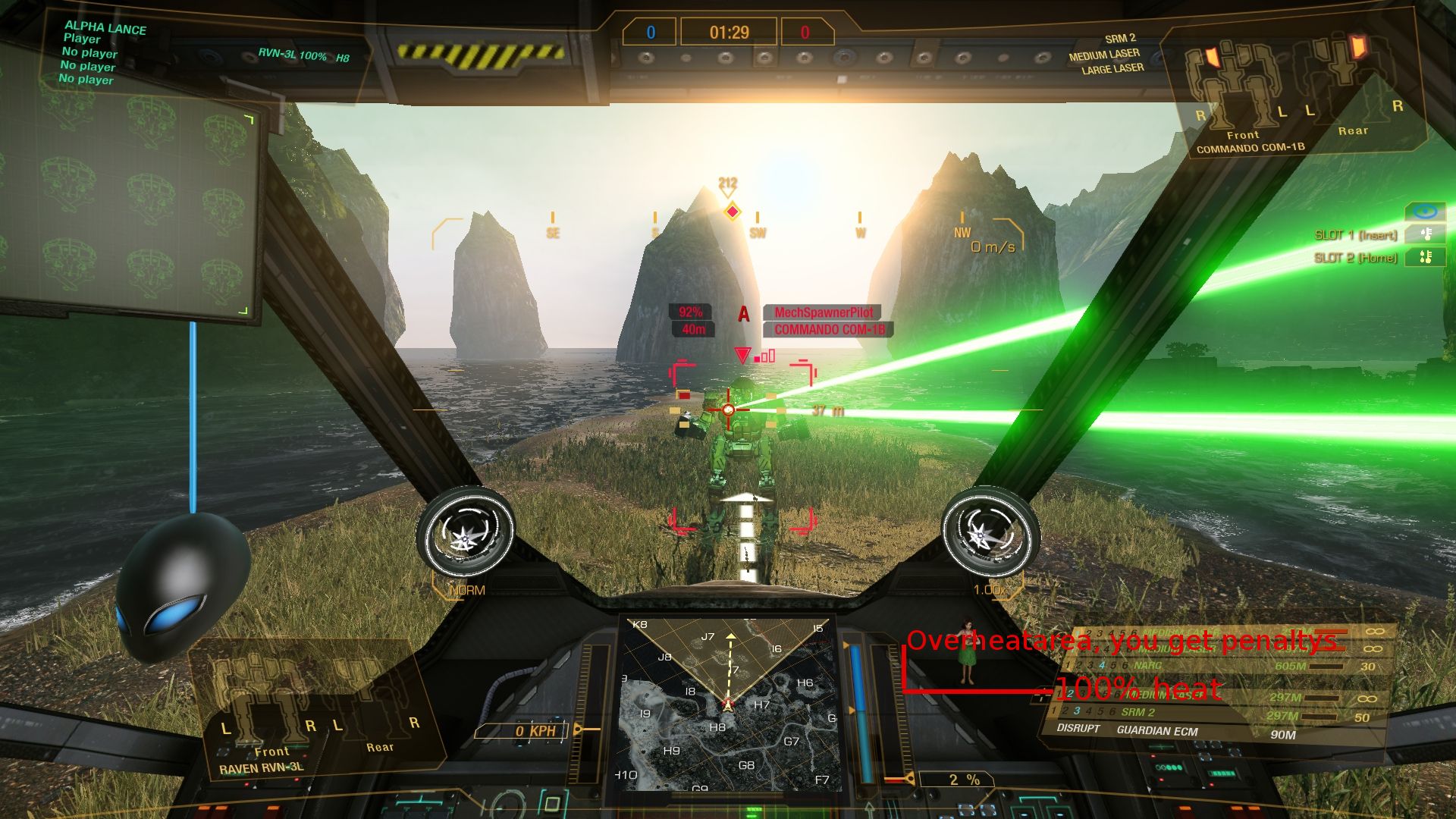Toggle the blue eye vision icon
This screenshot has width=1456, height=819.
click(x=1425, y=212)
